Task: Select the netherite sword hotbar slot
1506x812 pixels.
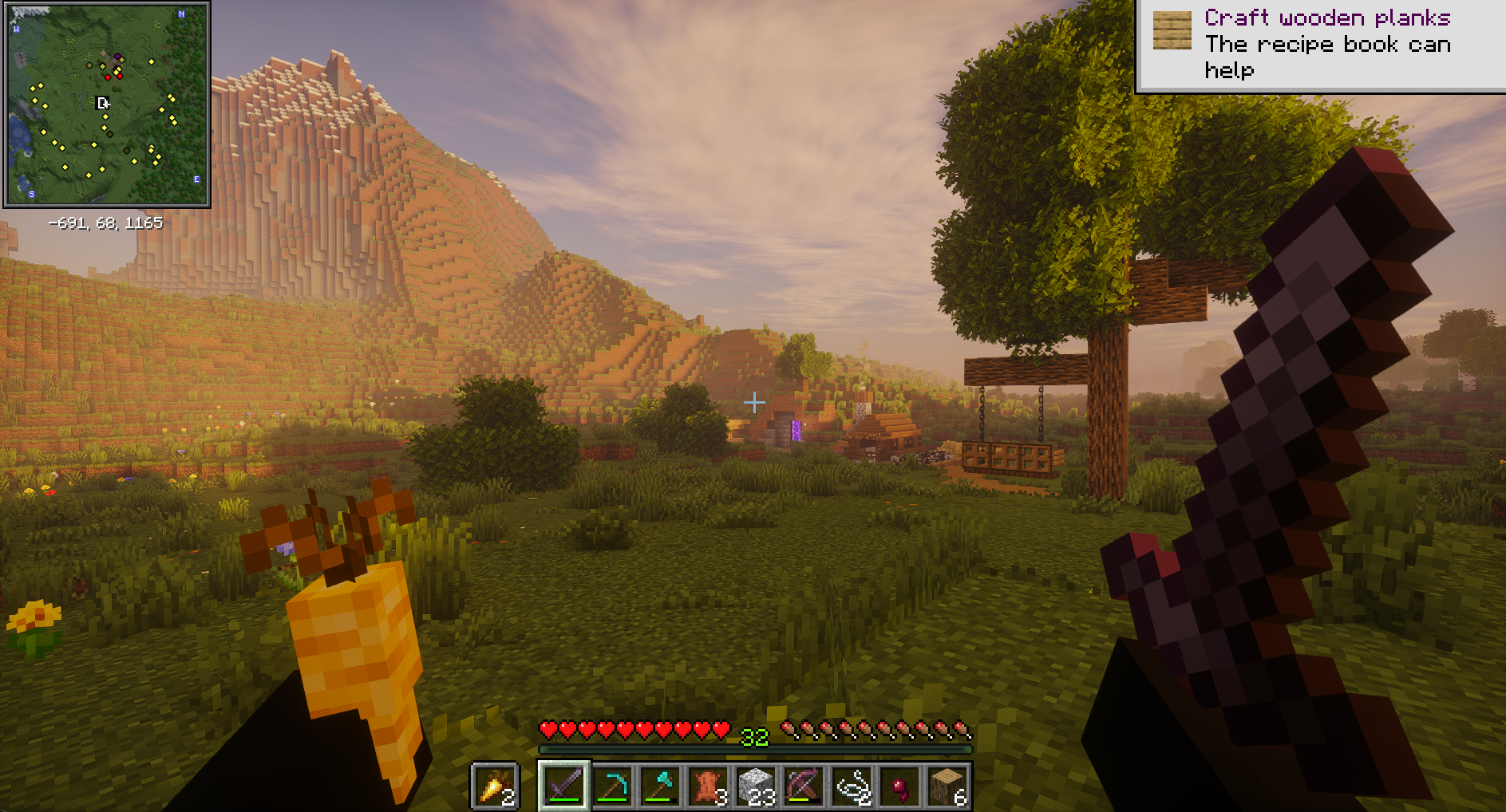Action: 564,786
